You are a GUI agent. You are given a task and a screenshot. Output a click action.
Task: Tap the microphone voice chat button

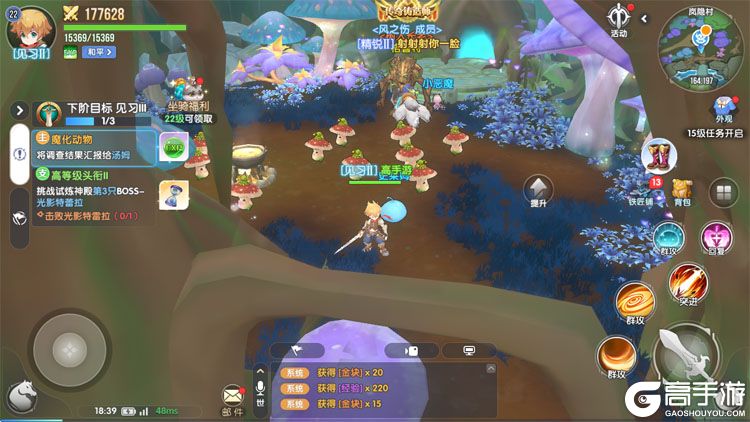coord(260,390)
